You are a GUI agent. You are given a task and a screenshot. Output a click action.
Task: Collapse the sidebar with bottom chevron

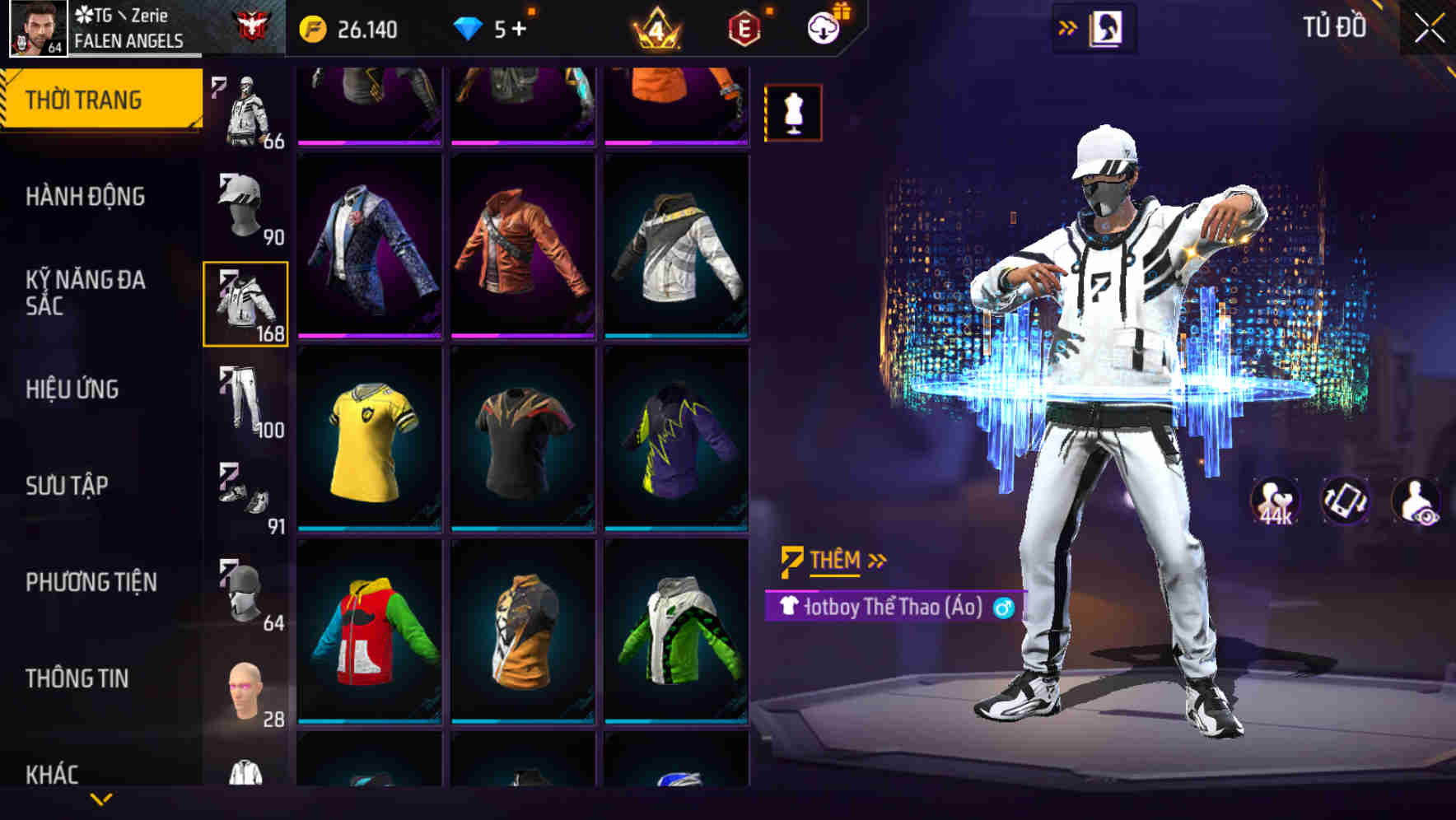tap(101, 797)
